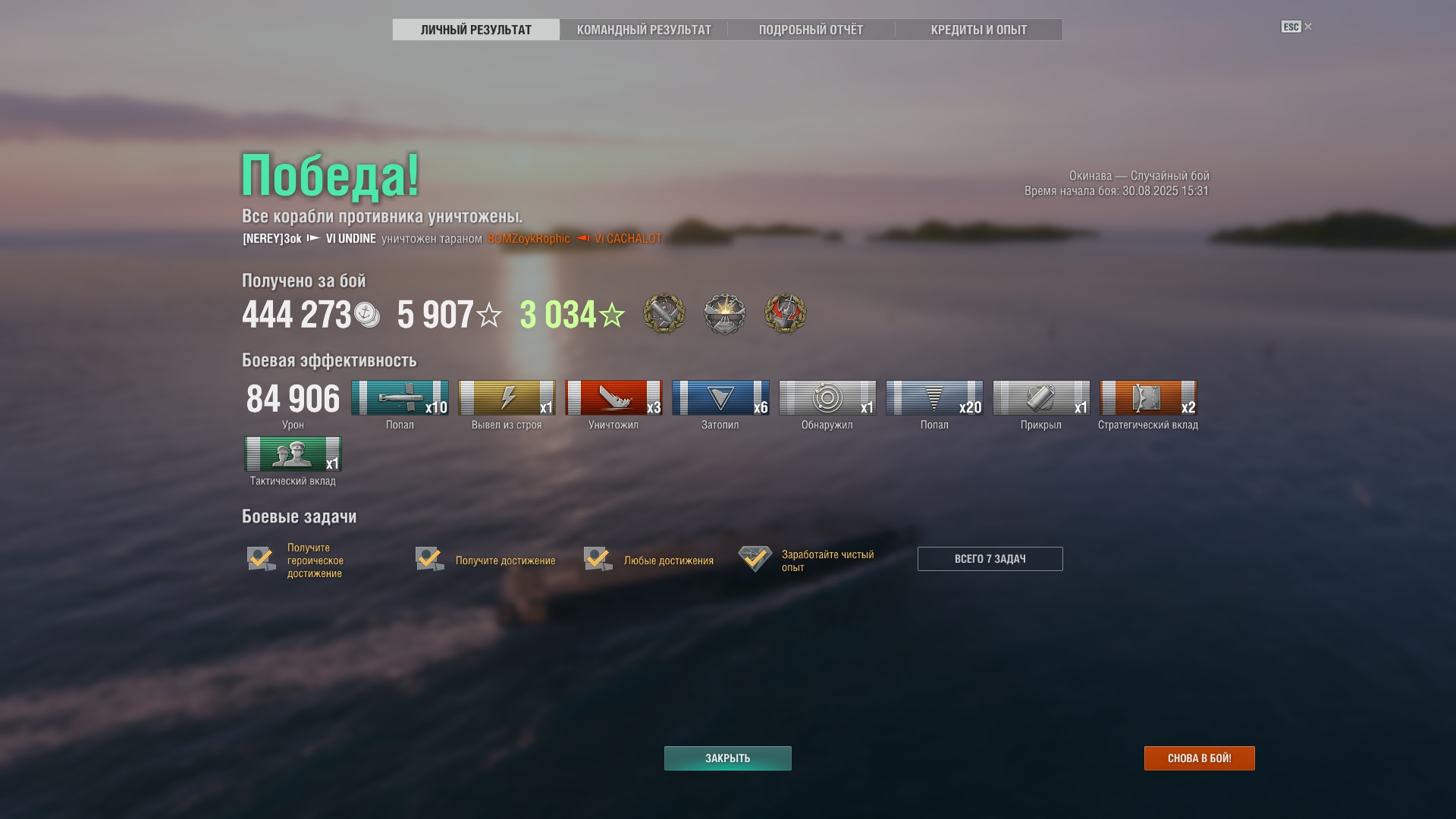The height and width of the screenshot is (819, 1456).
Task: Select the red Уничтожил ribbon
Action: pos(613,398)
